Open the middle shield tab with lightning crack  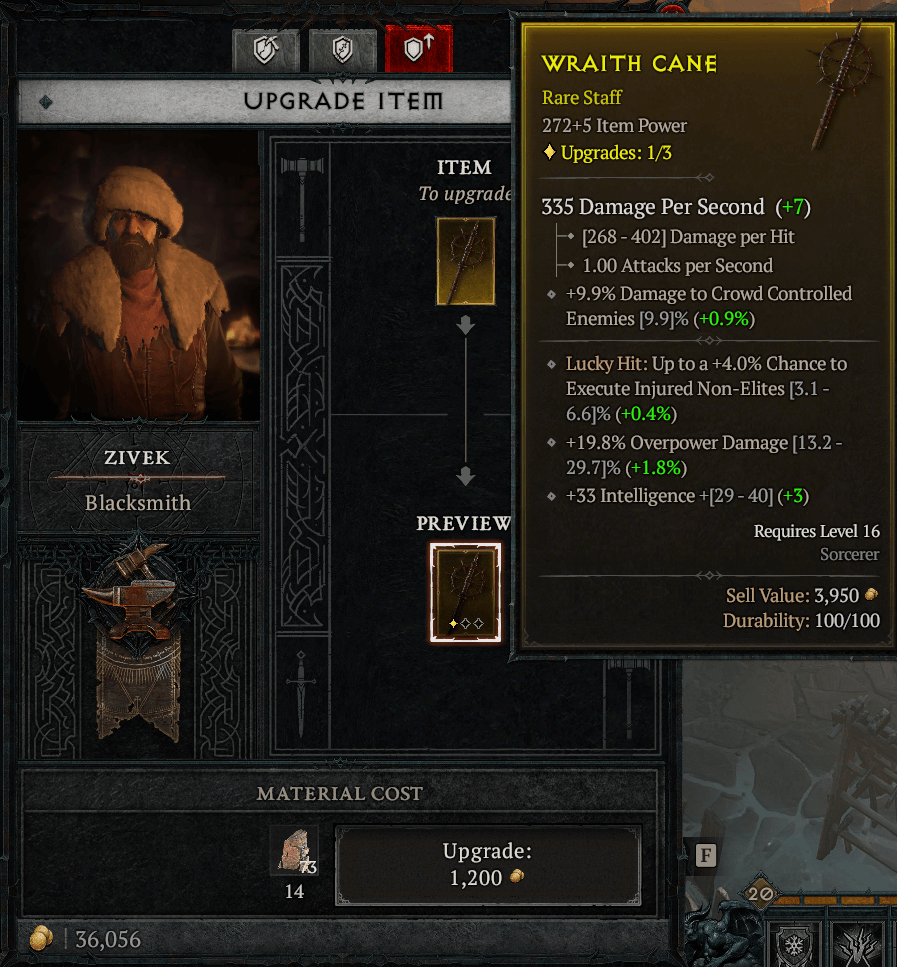tap(342, 50)
